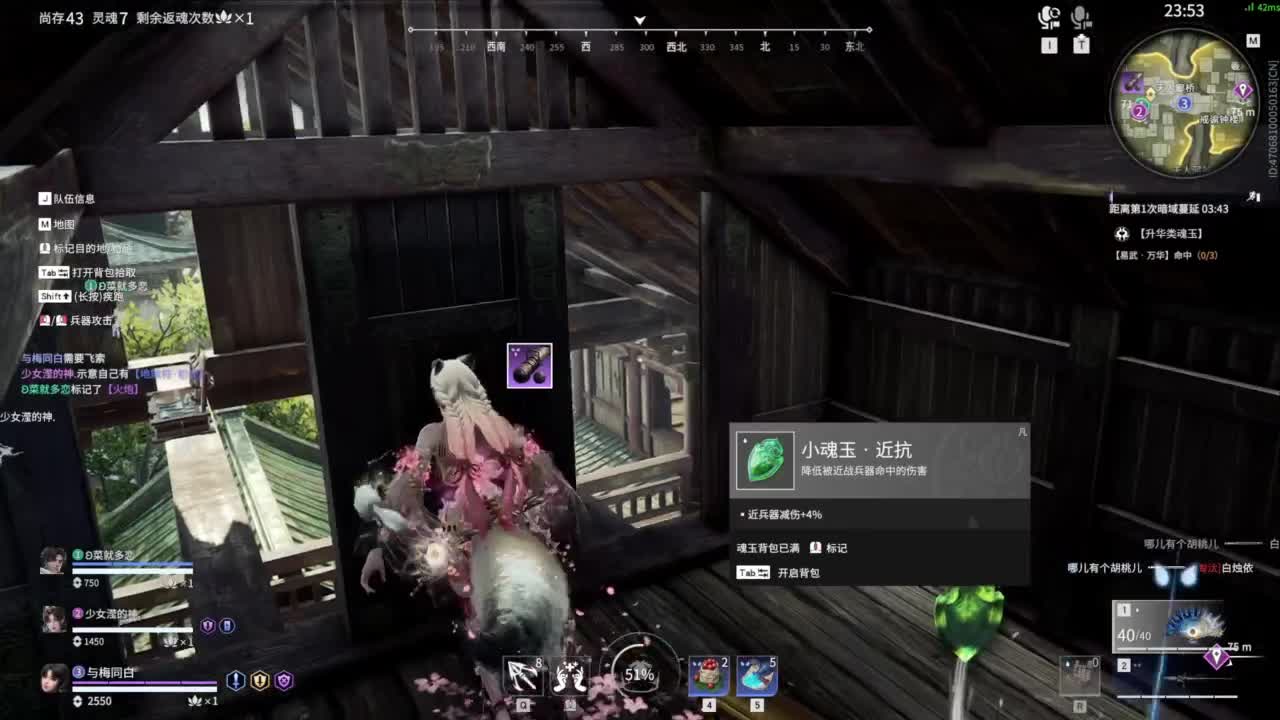Expand the 标记目的地 destination marker option
Image resolution: width=1280 pixels, height=720 pixels.
tap(80, 247)
